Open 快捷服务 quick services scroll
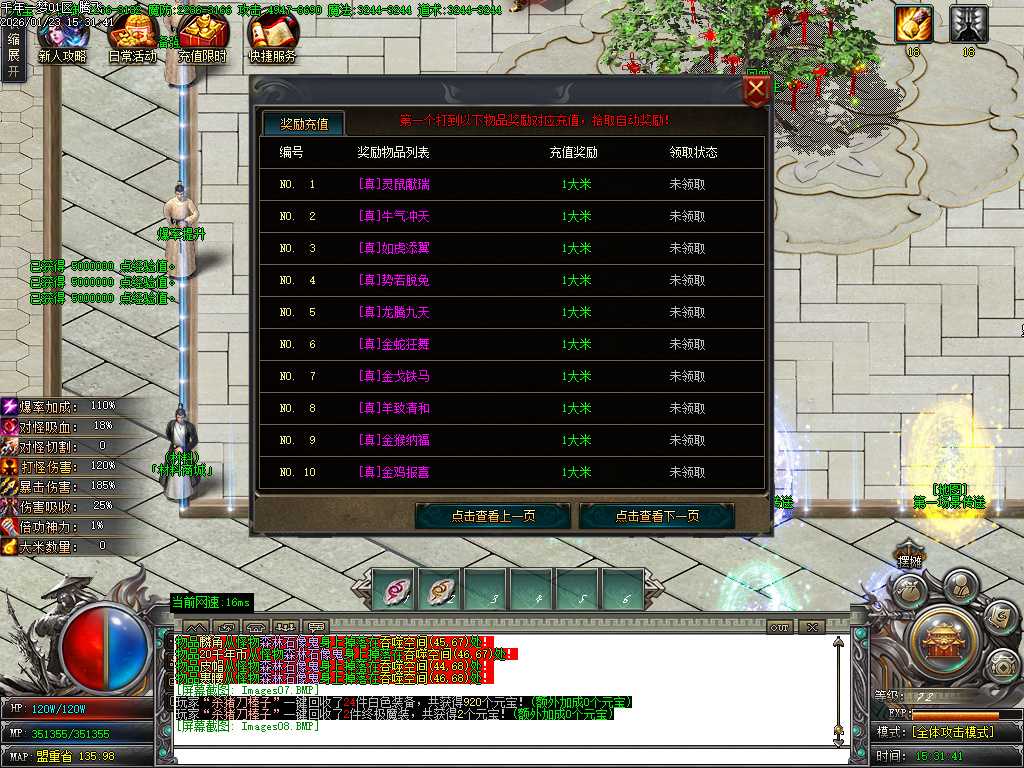Screen dimensions: 1024x768 tap(272, 38)
